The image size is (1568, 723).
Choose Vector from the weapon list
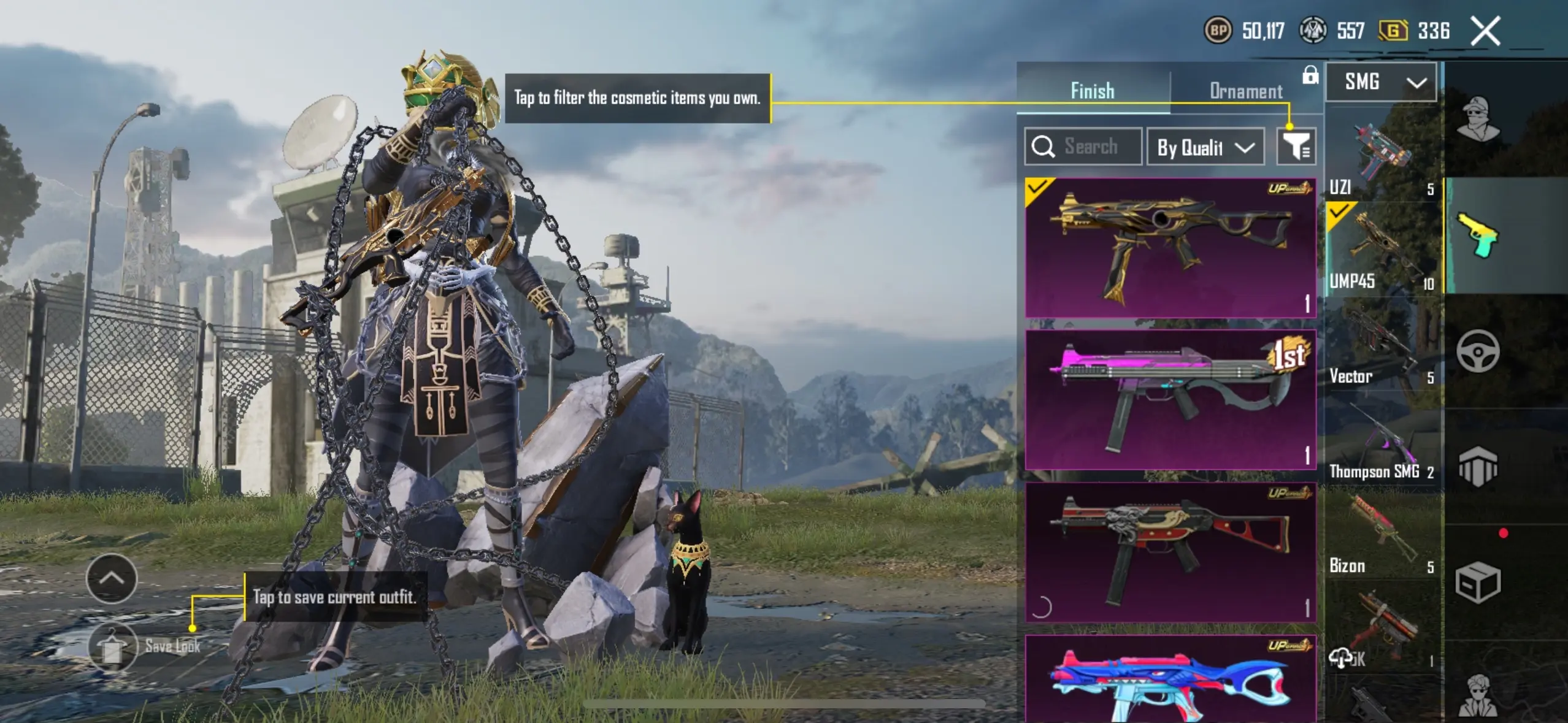[1382, 346]
